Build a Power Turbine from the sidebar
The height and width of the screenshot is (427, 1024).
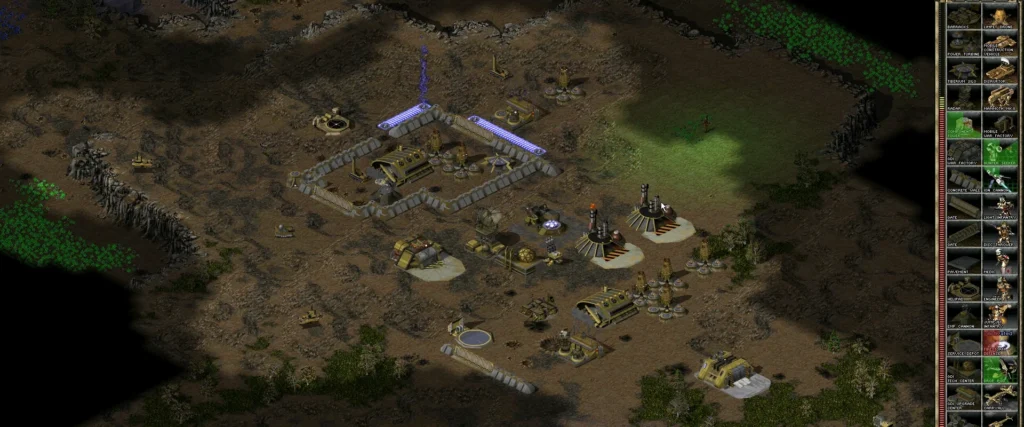[x=962, y=43]
